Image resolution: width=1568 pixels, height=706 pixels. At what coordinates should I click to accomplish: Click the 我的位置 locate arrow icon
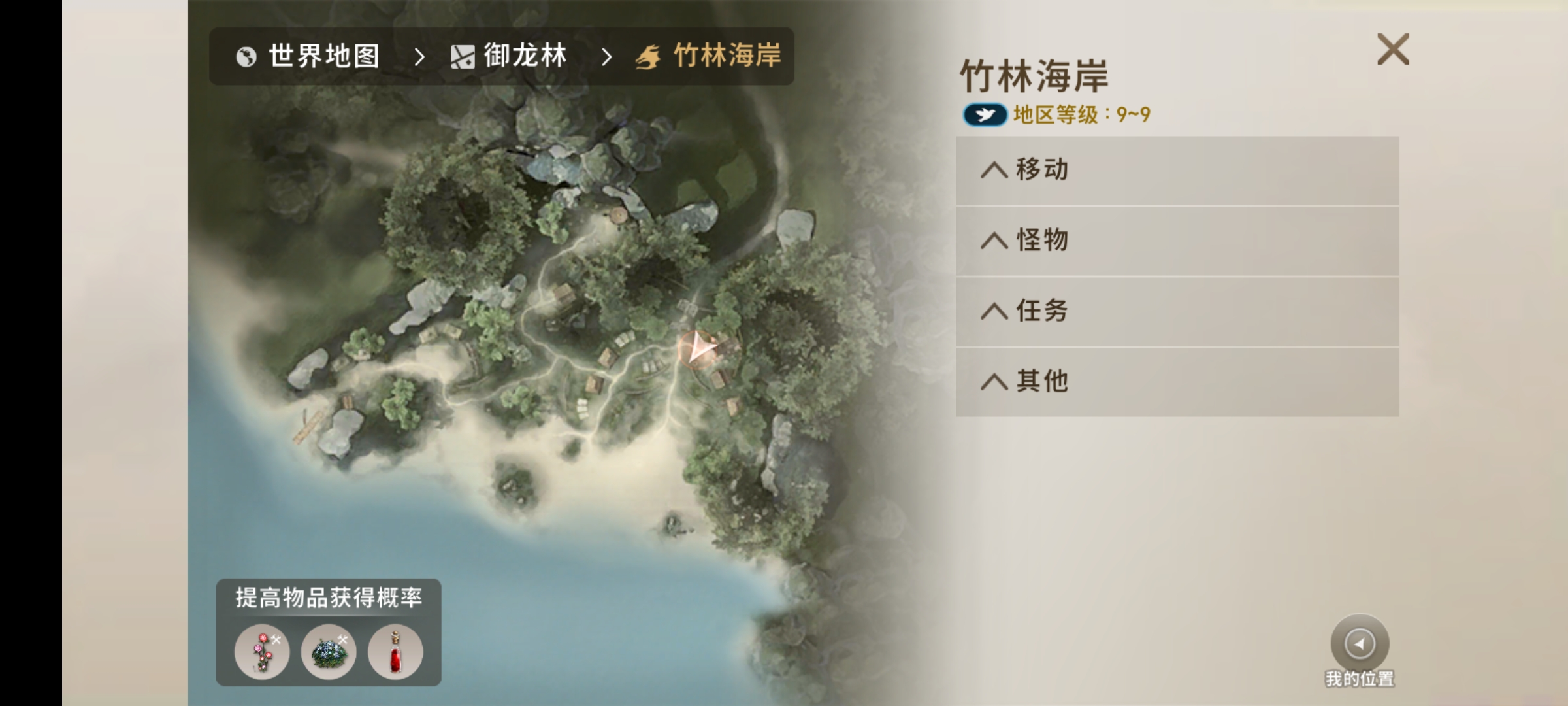click(x=1359, y=644)
